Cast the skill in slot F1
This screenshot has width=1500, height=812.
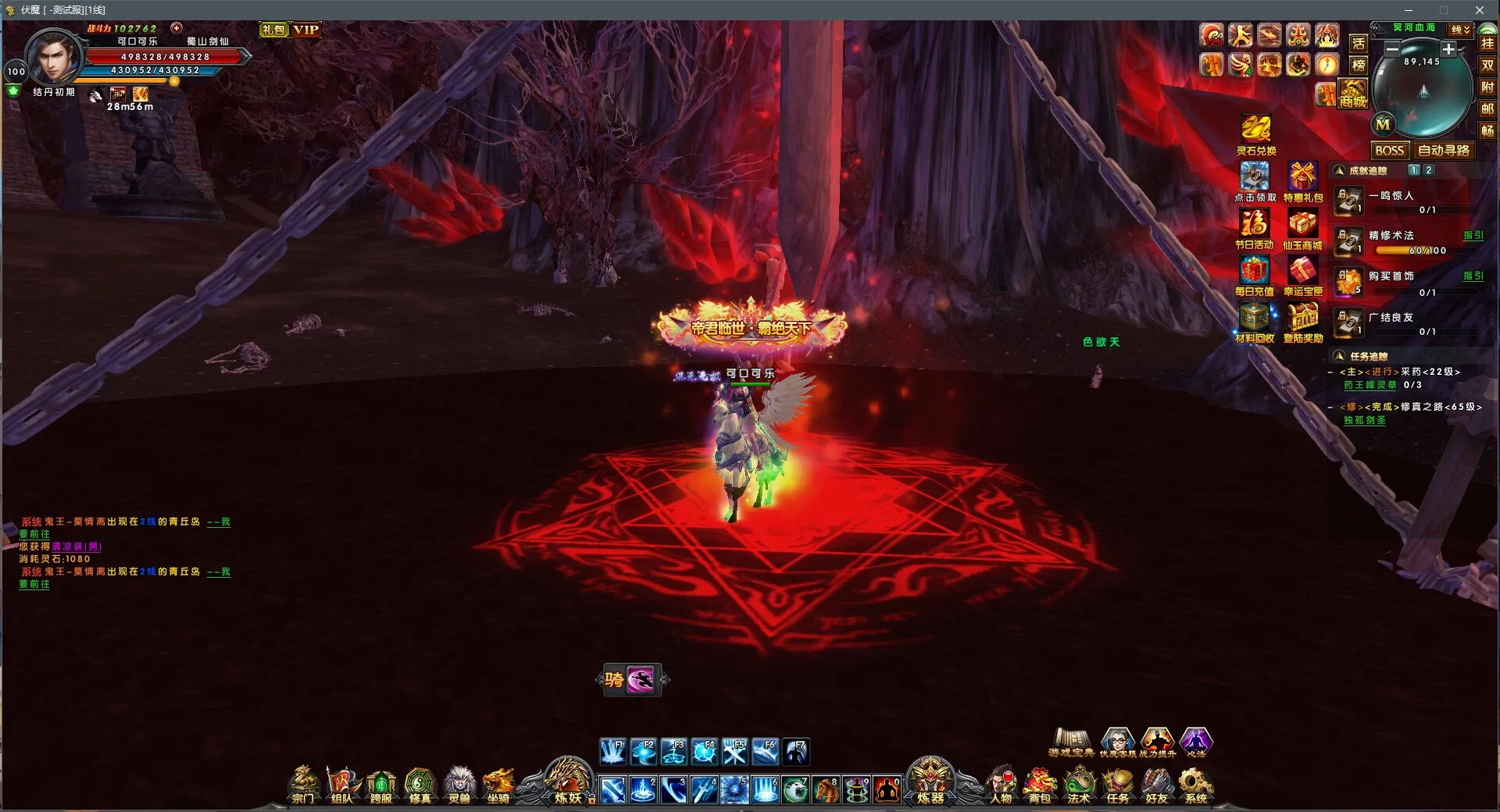click(614, 751)
